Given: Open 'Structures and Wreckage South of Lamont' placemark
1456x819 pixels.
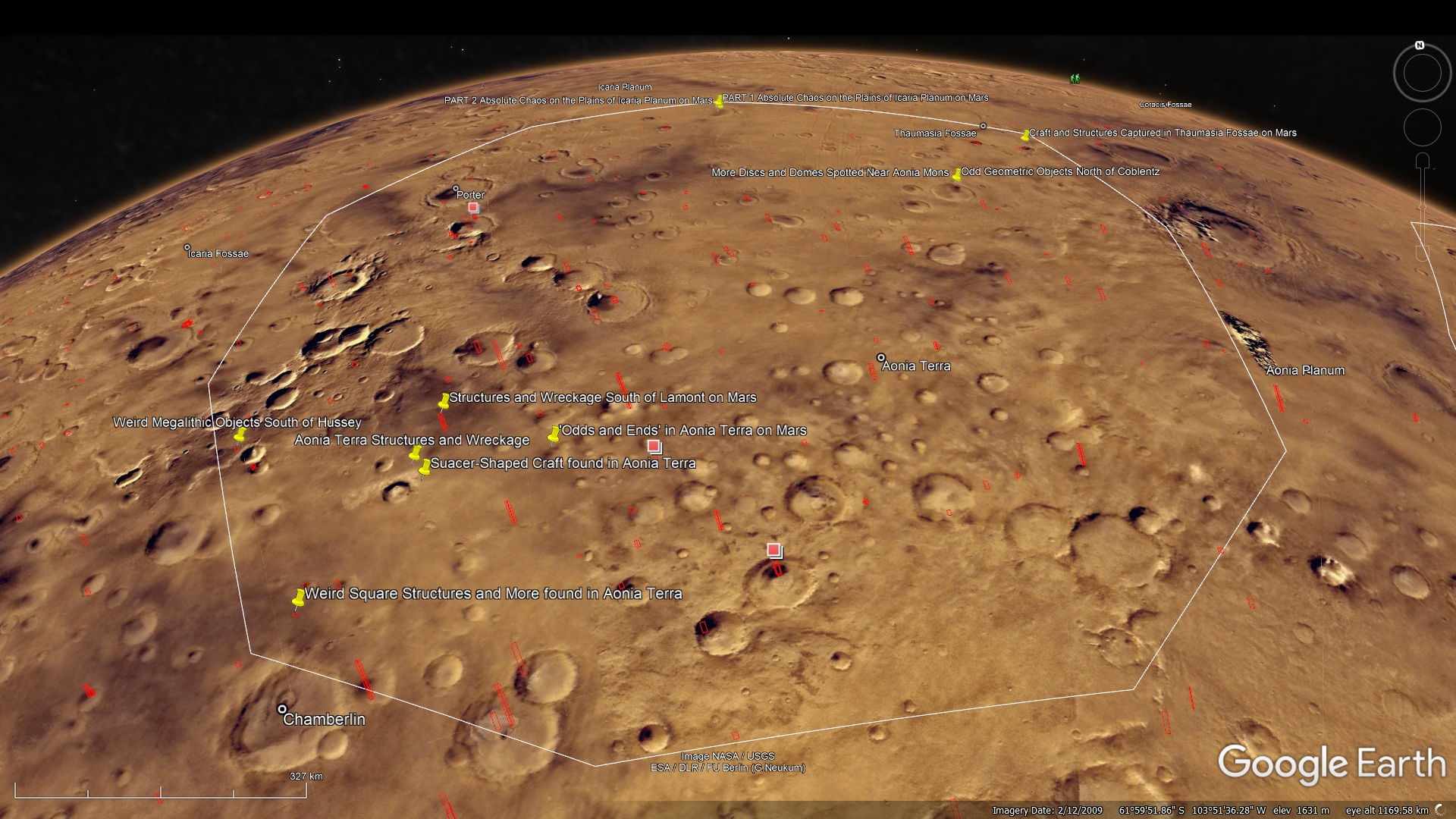Looking at the screenshot, I should [x=444, y=401].
